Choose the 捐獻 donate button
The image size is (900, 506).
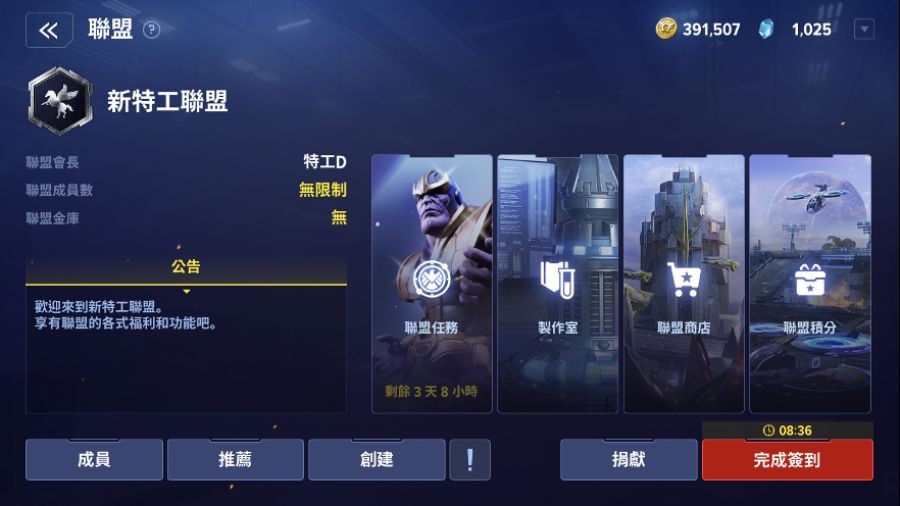pos(628,460)
